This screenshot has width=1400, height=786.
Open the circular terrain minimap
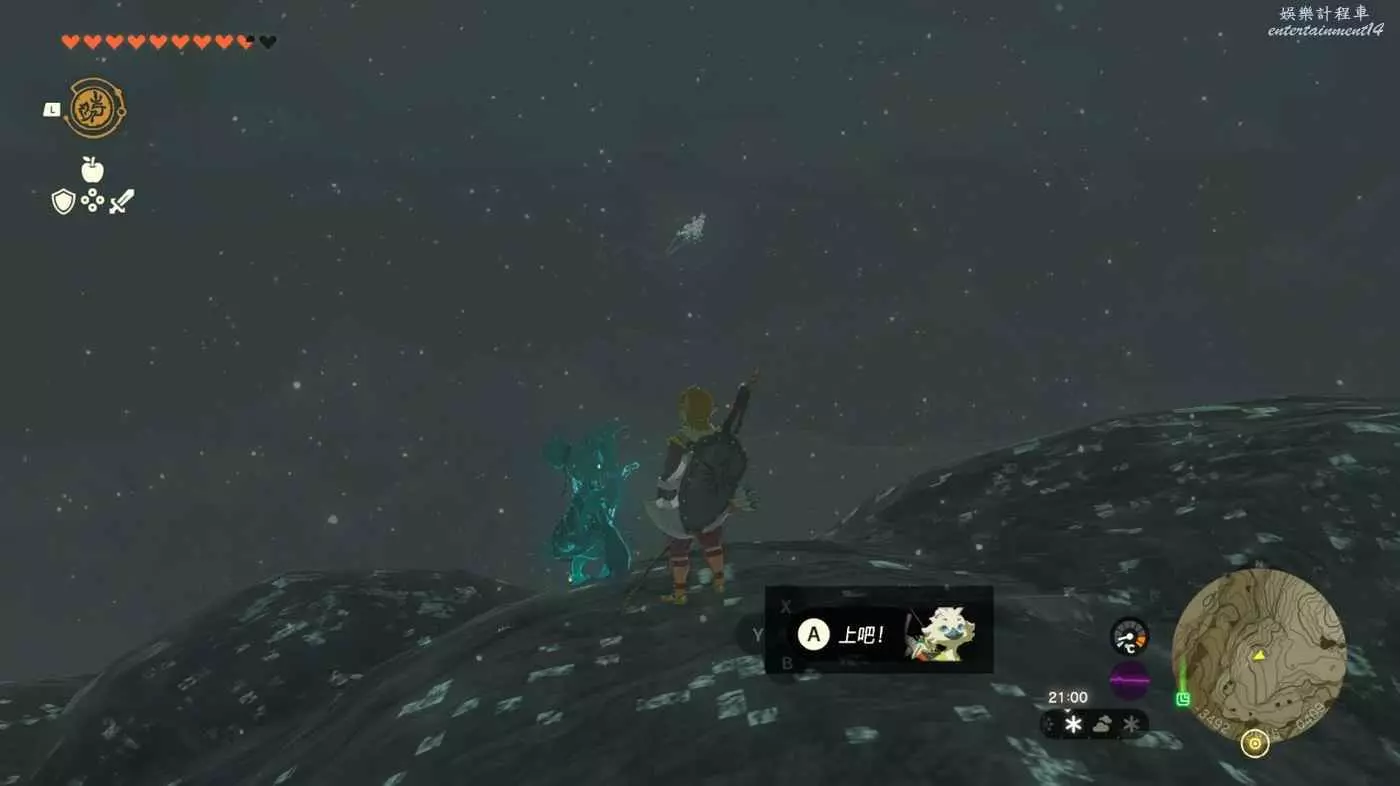pos(1258,655)
